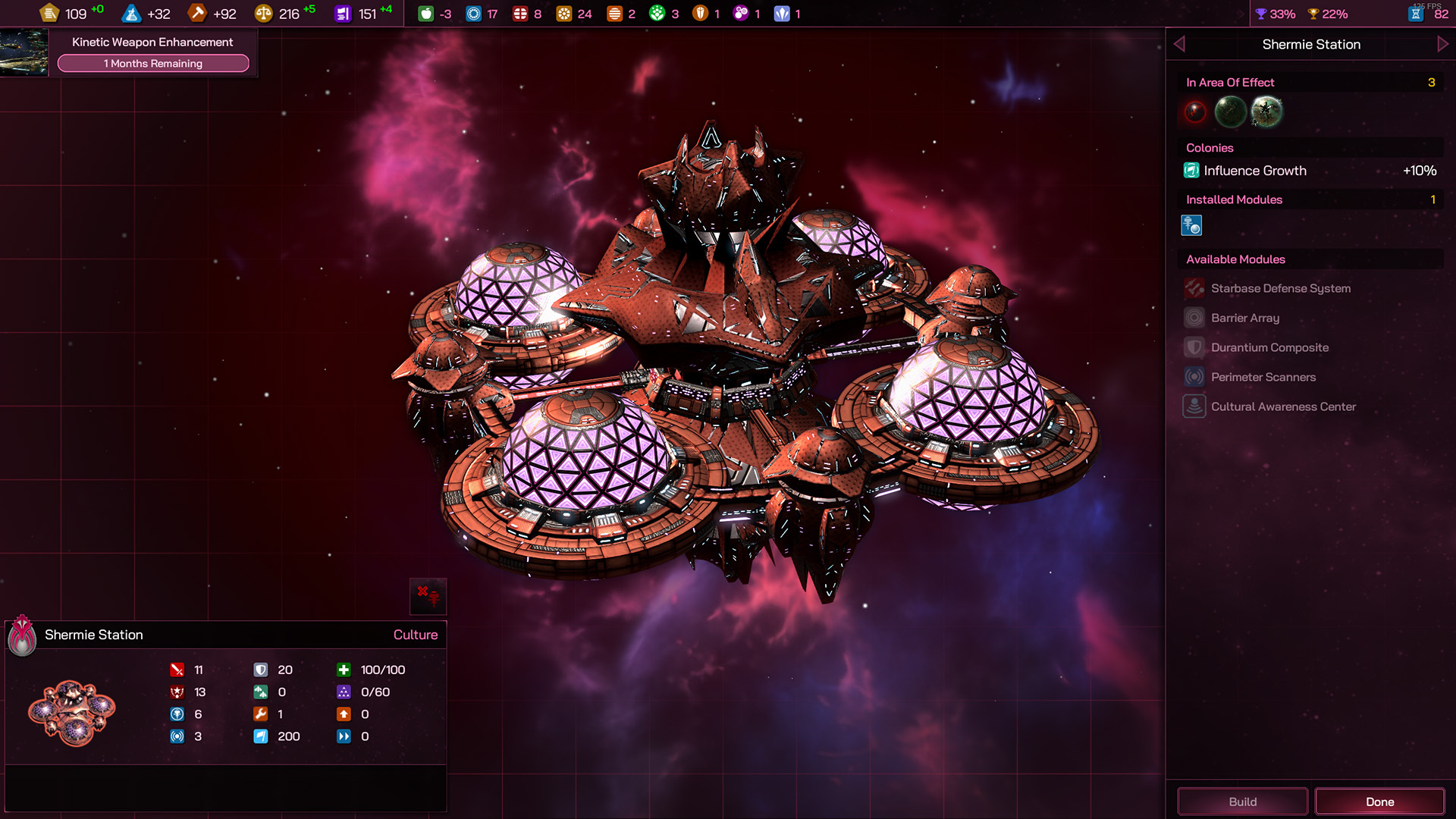1456x819 pixels.
Task: Click the dark green planet icon
Action: (1230, 112)
